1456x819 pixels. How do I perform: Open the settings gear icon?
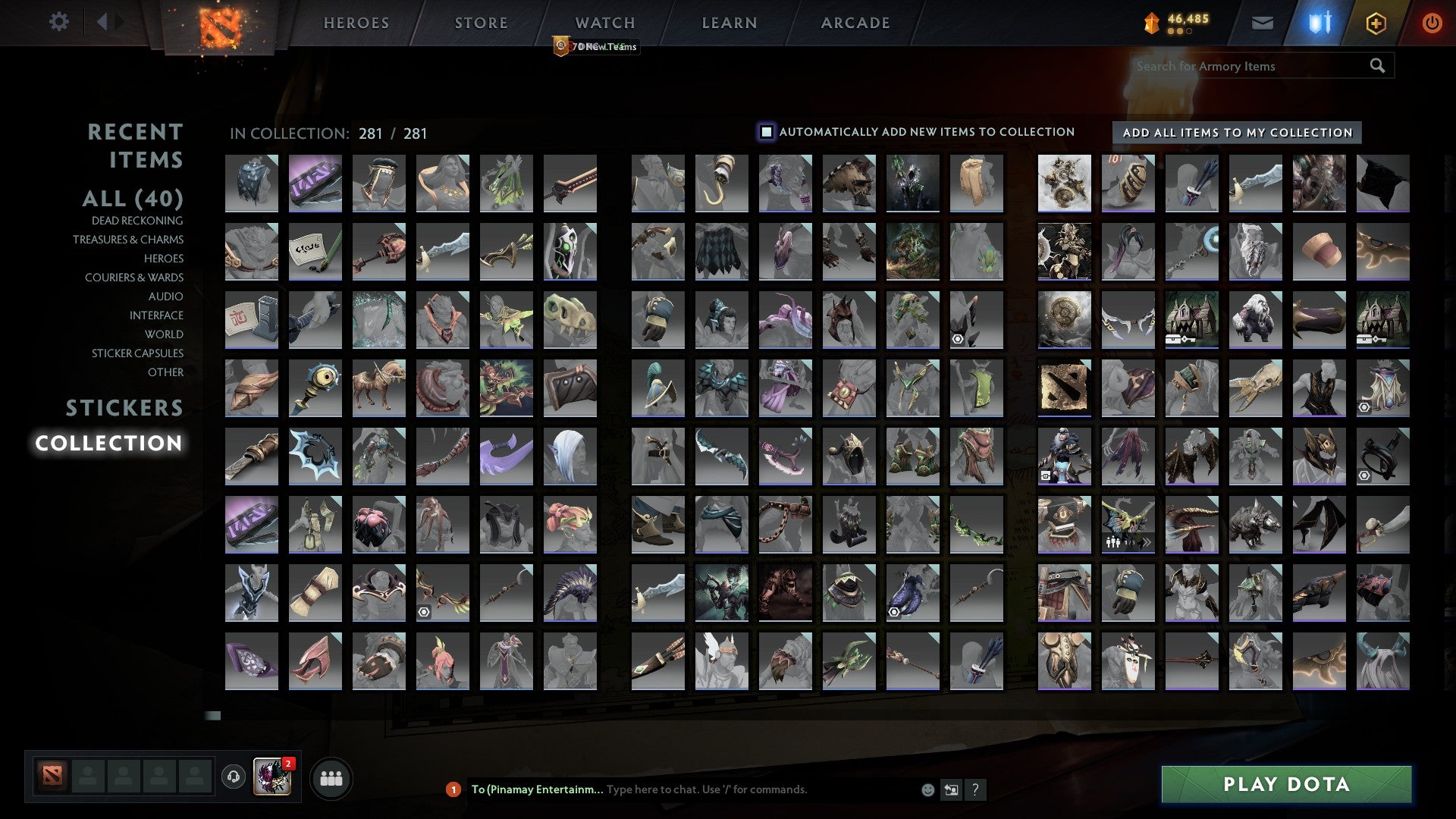pyautogui.click(x=59, y=22)
